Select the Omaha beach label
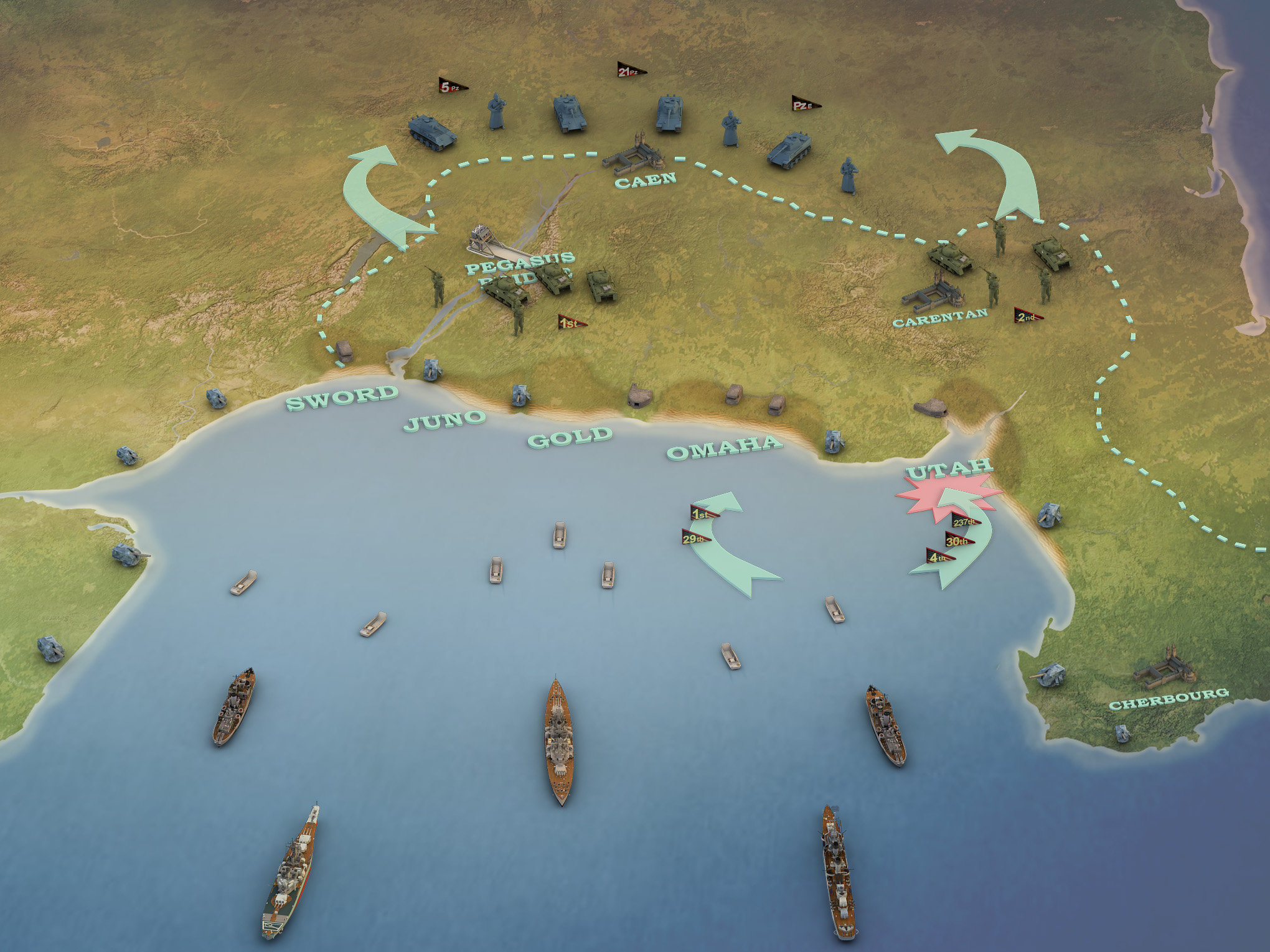Screen dimensions: 1270x952 click(724, 447)
